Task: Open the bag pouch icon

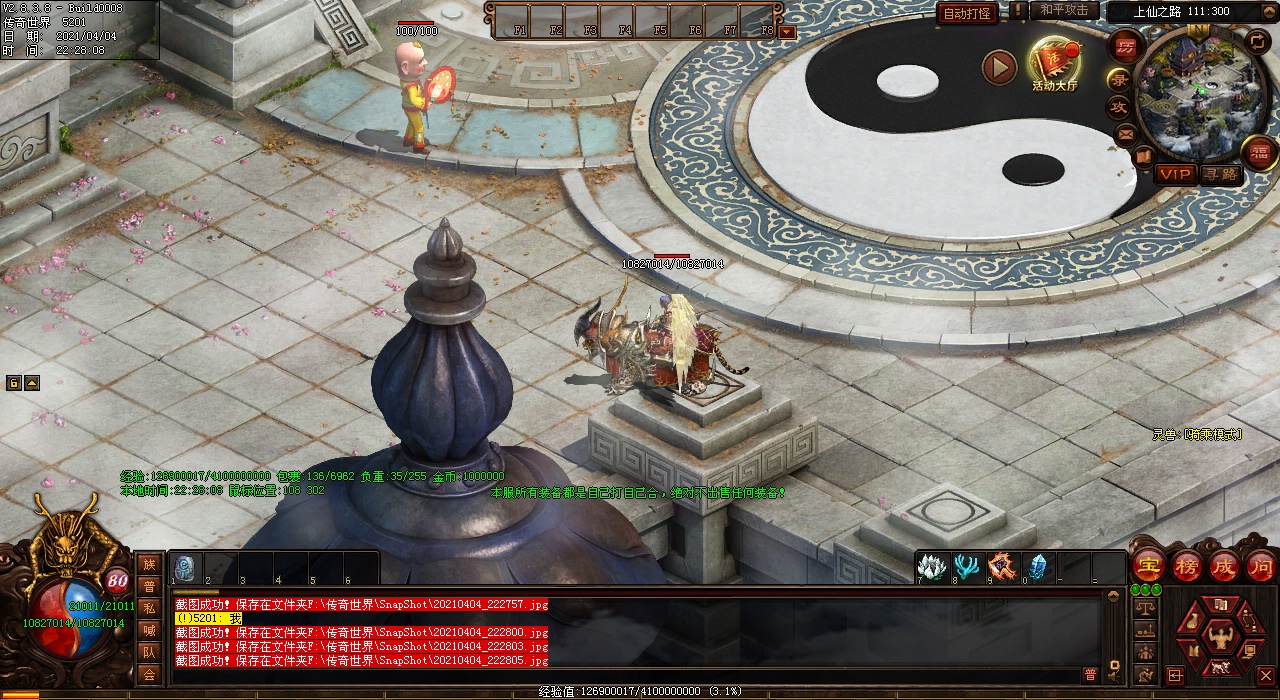Action: (1190, 620)
